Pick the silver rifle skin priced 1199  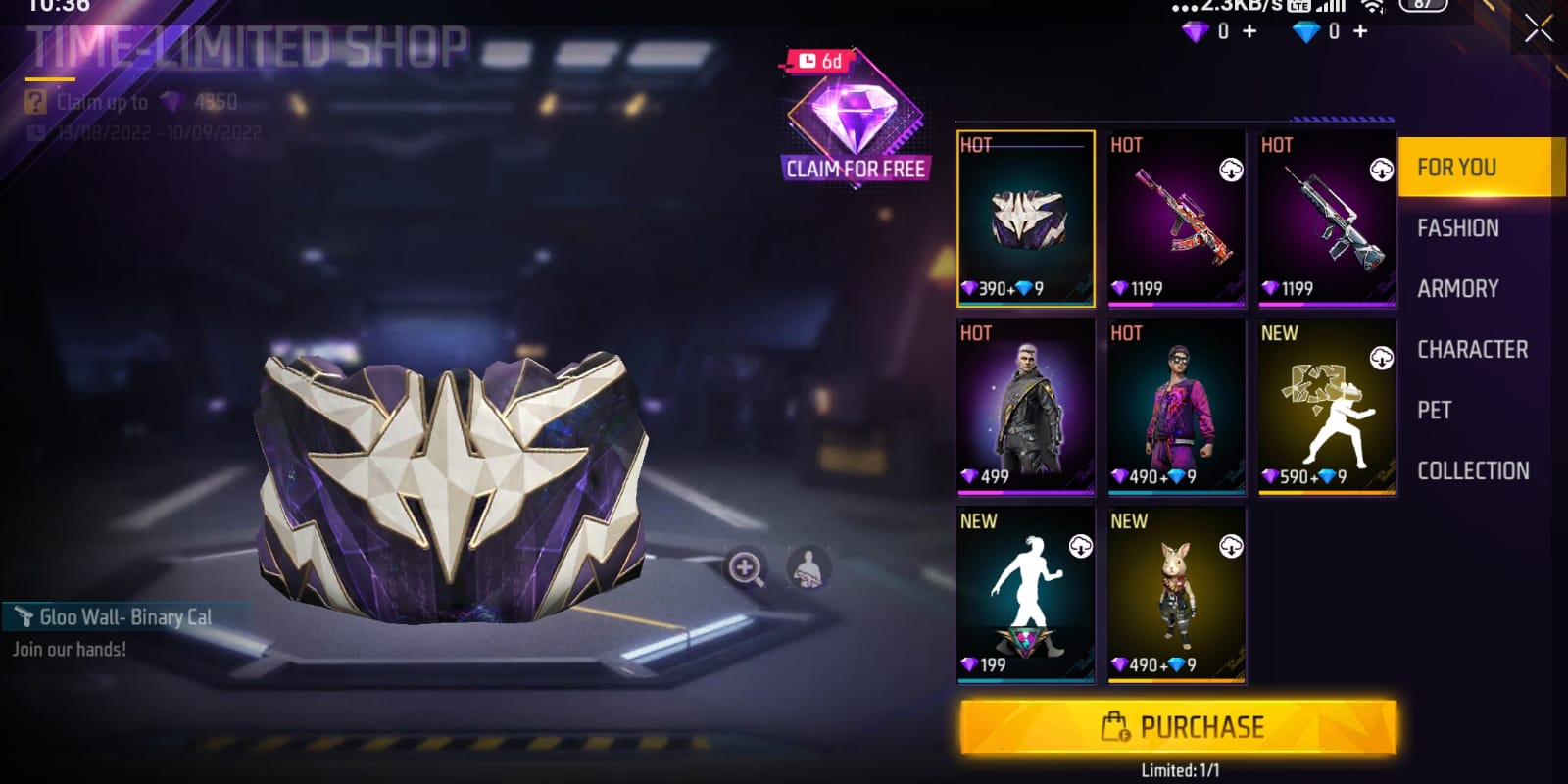click(x=1327, y=219)
